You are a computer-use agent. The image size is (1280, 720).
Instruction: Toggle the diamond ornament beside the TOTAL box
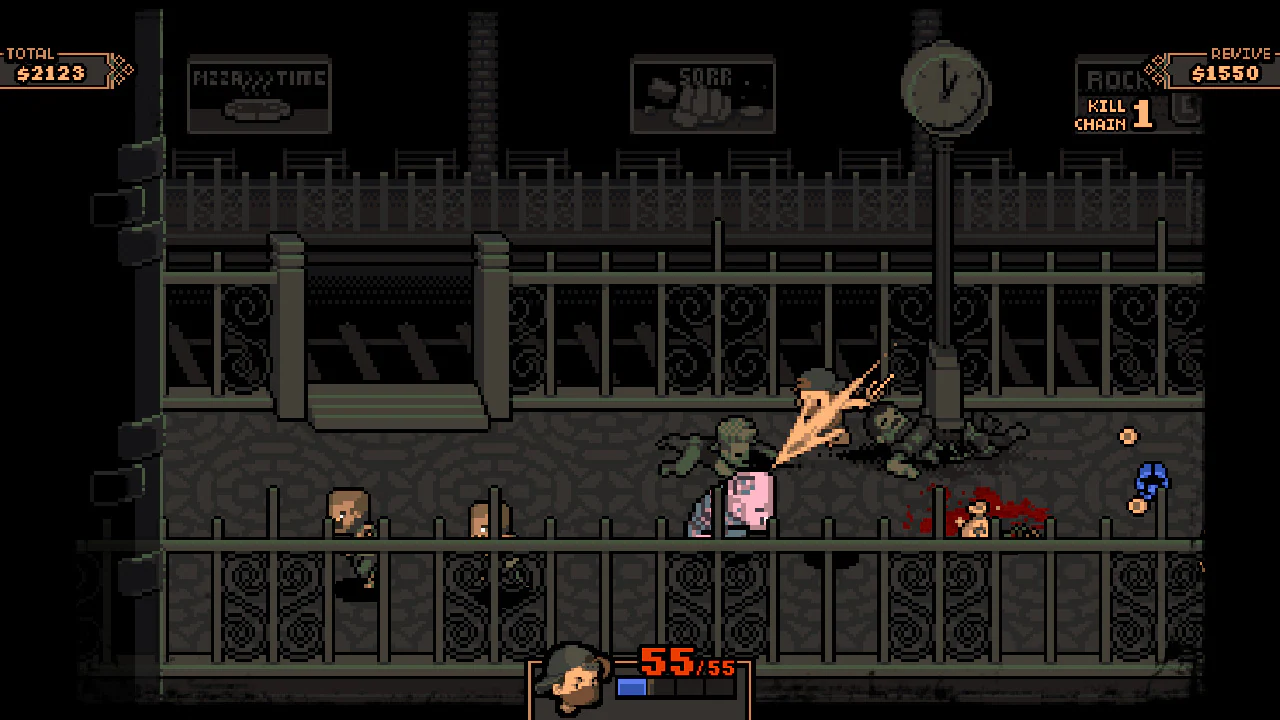122,71
